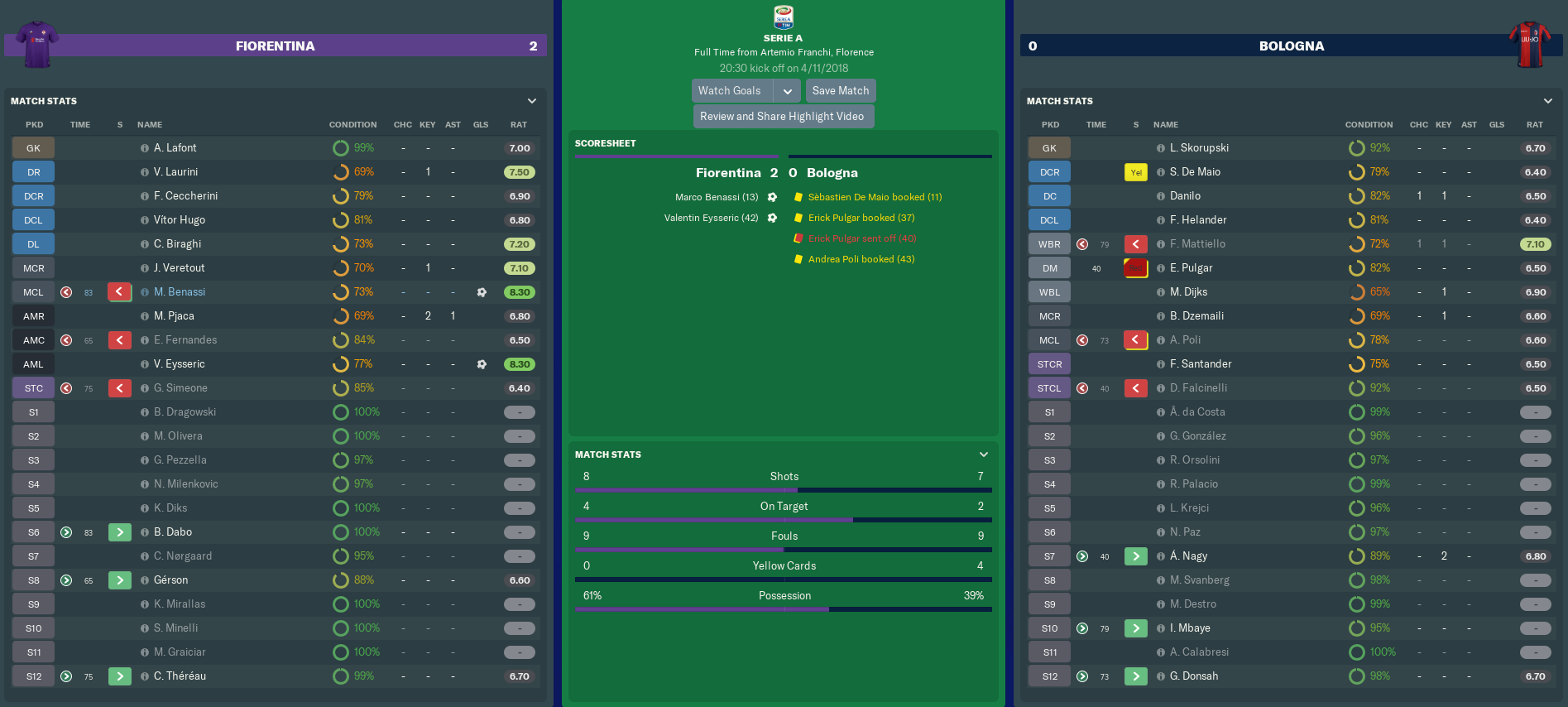Sort Fiorentina players by rating column
Screen dimensions: 1568x707
tap(519, 125)
